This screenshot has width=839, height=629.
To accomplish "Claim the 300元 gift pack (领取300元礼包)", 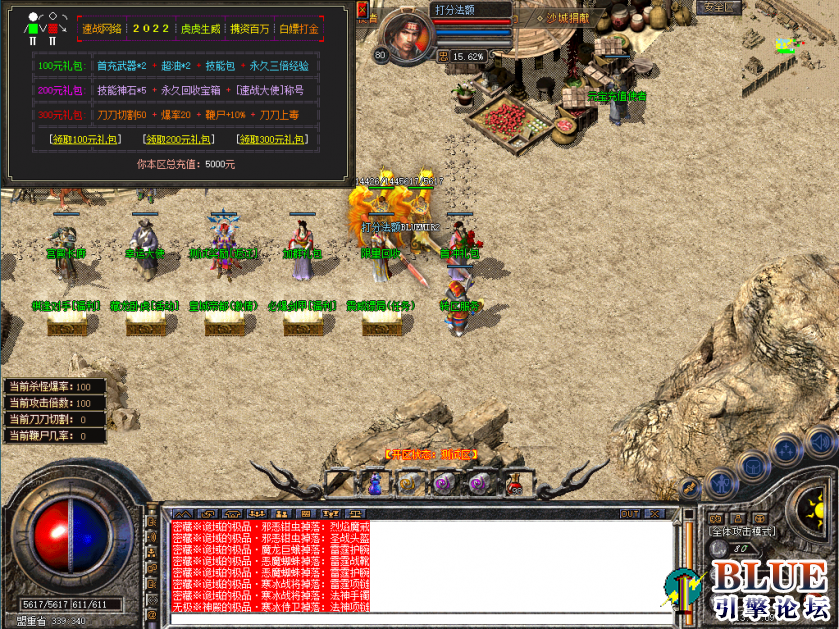I will (x=271, y=139).
